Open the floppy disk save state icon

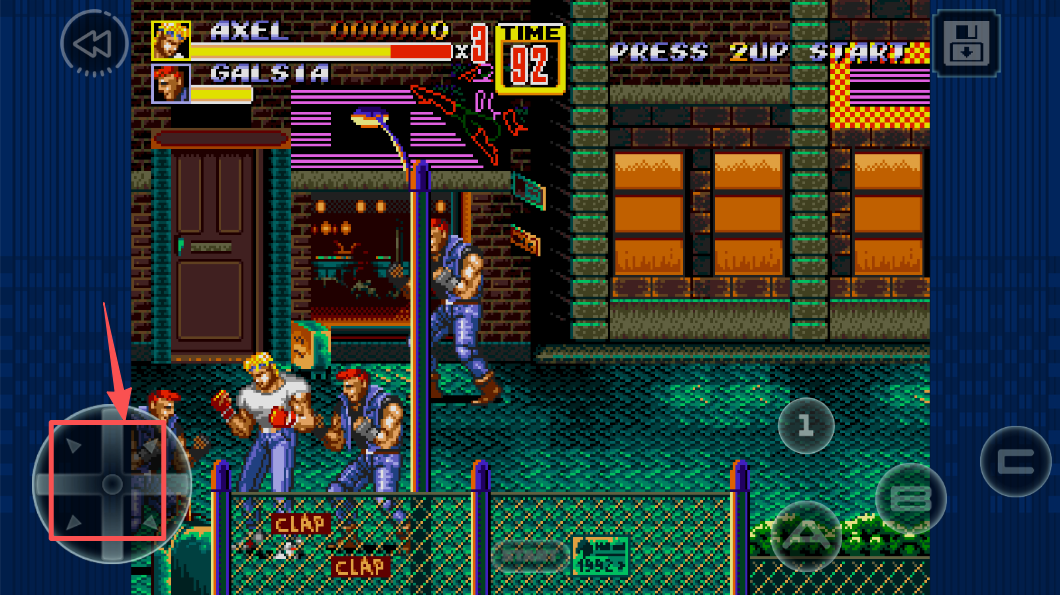965,44
